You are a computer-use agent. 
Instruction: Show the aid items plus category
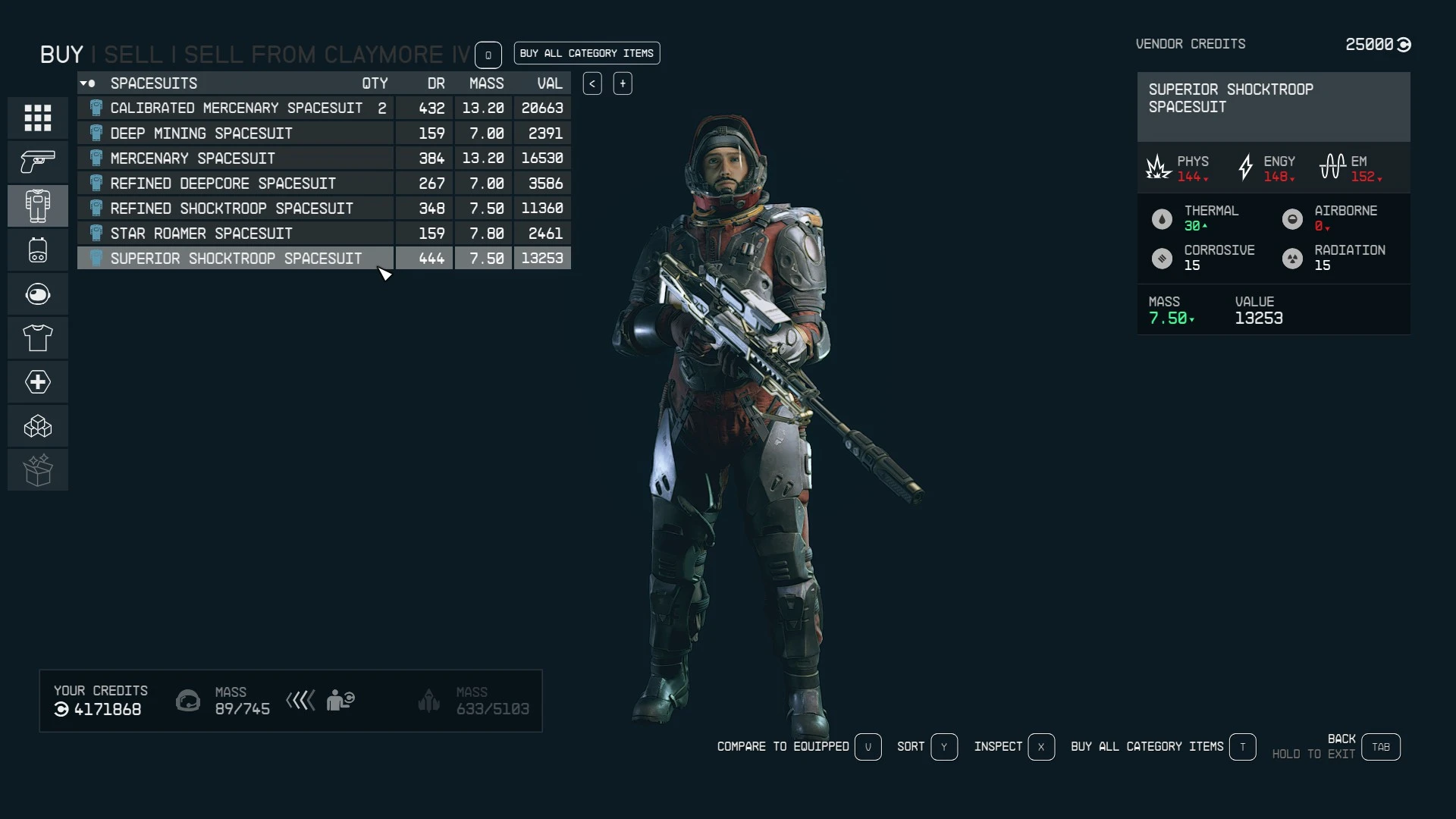[38, 381]
